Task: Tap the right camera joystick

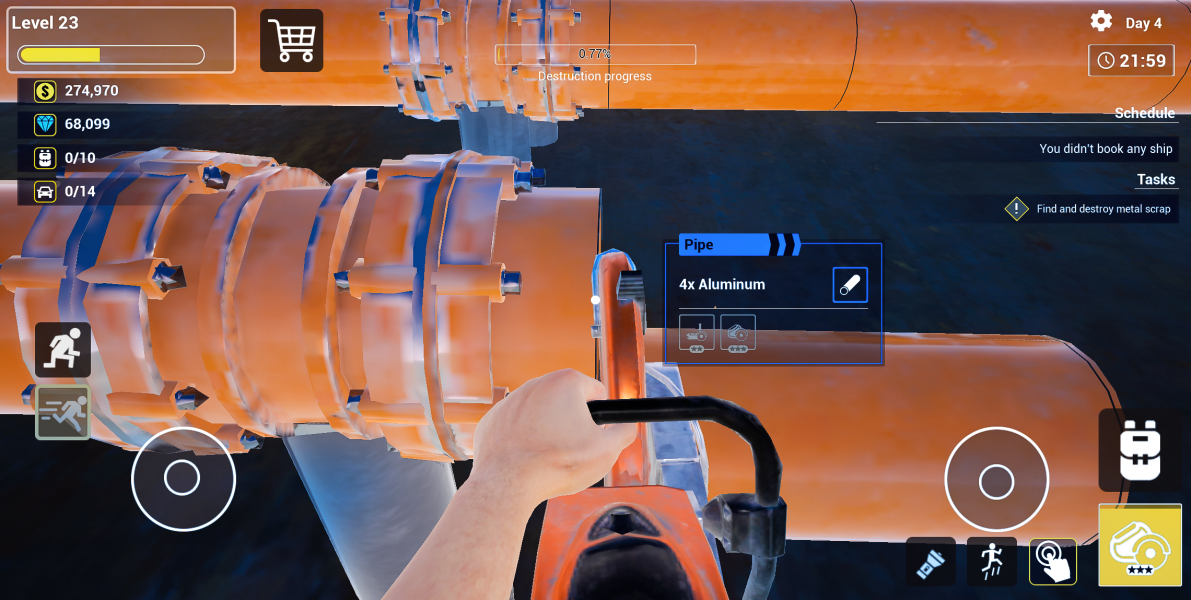Action: pos(996,481)
